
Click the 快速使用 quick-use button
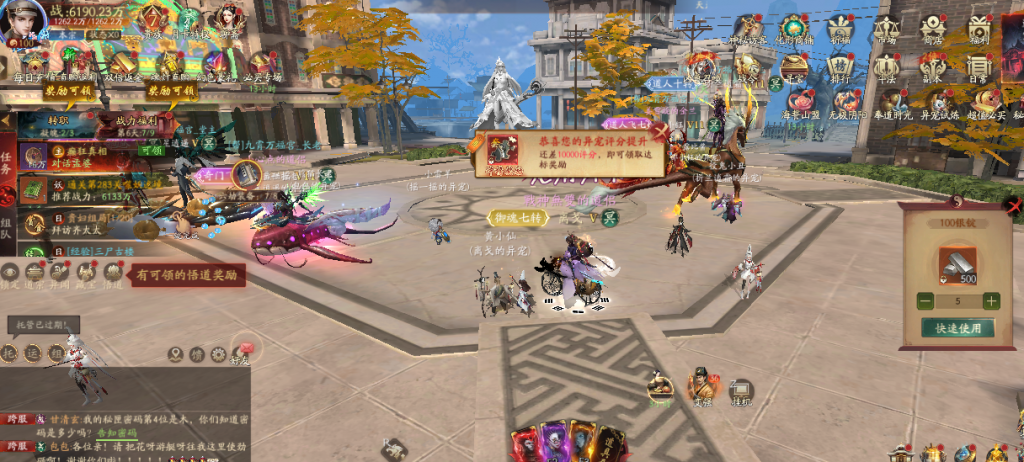(x=958, y=328)
